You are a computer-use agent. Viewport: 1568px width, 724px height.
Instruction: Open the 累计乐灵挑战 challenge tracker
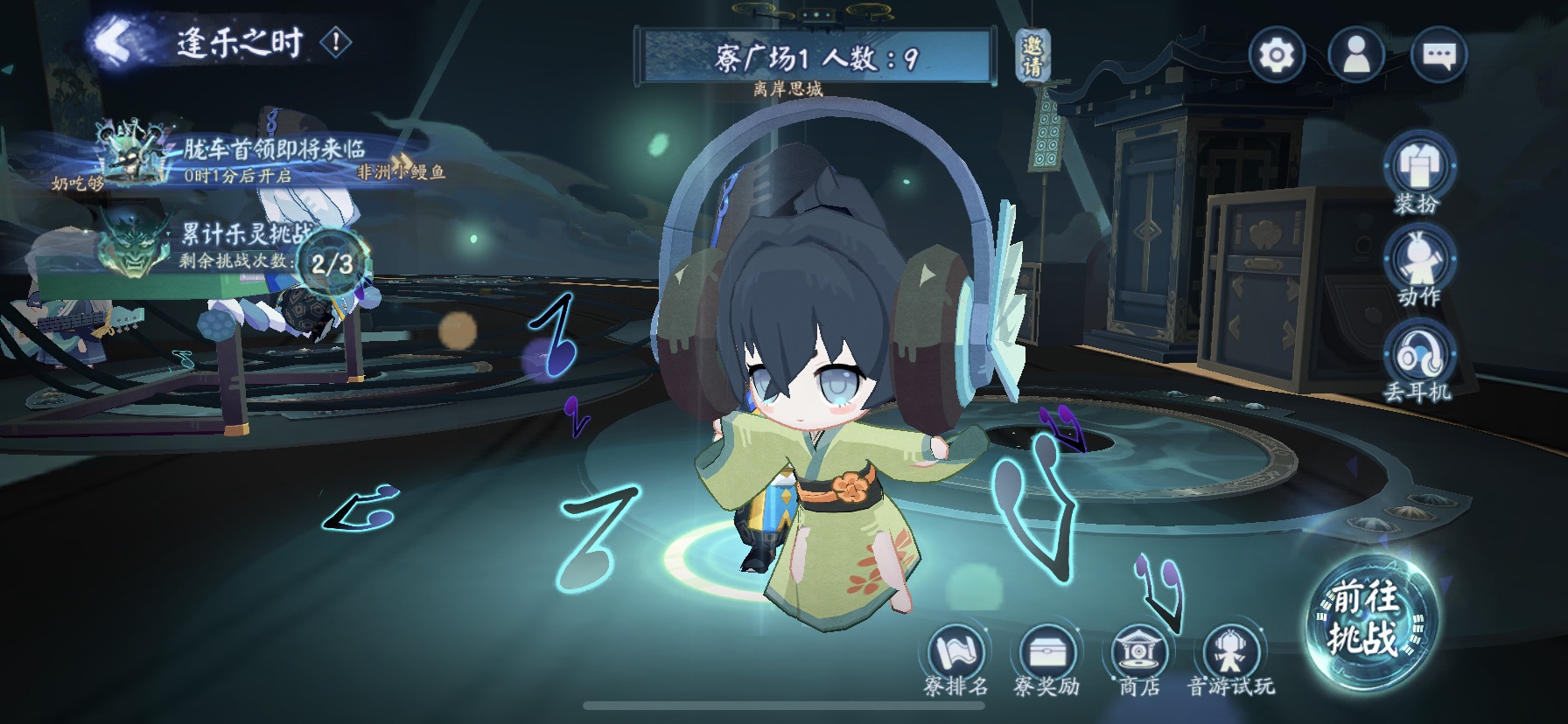click(x=236, y=247)
